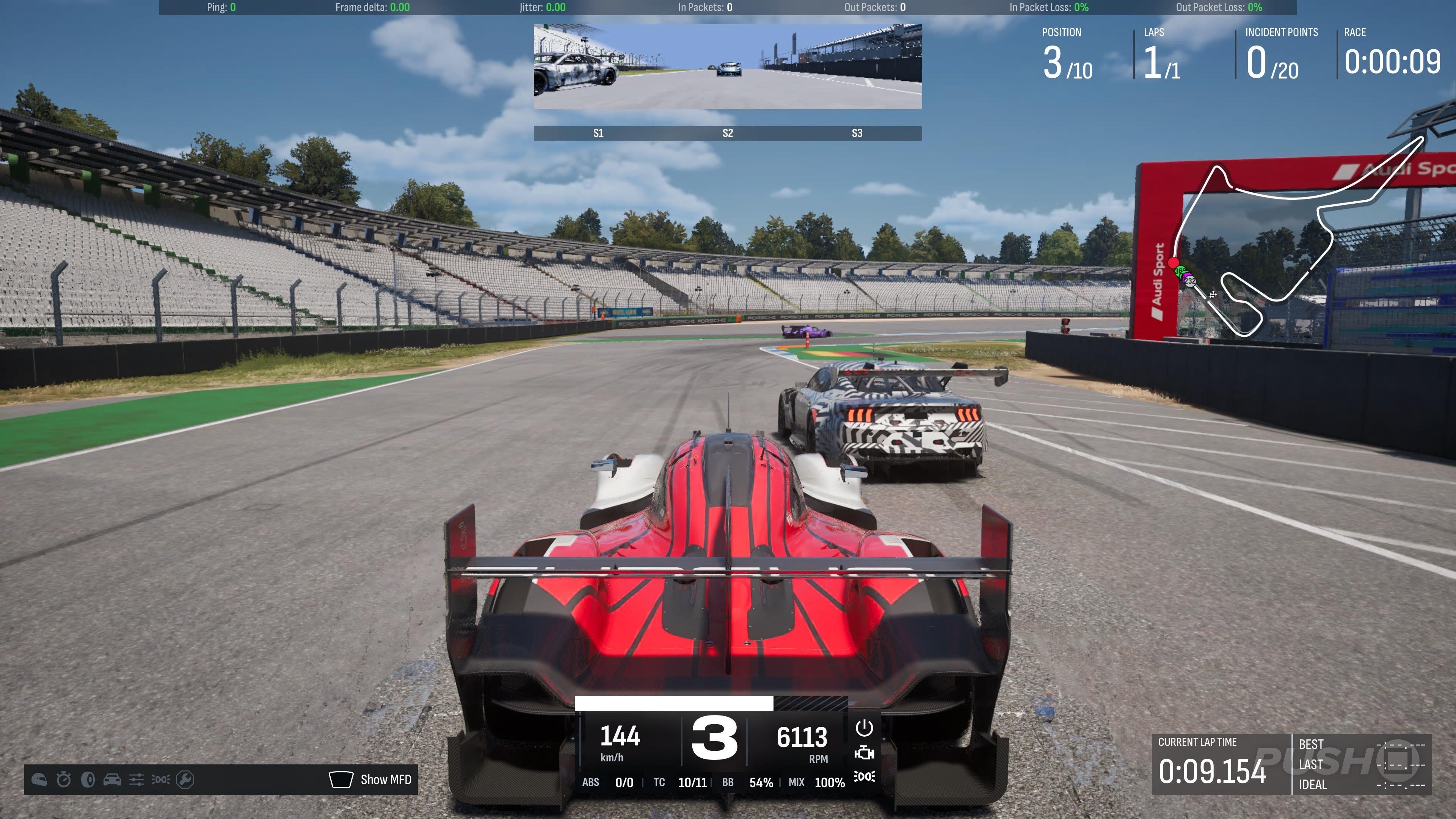
Task: Open the tyre page icon
Action: pos(88,780)
